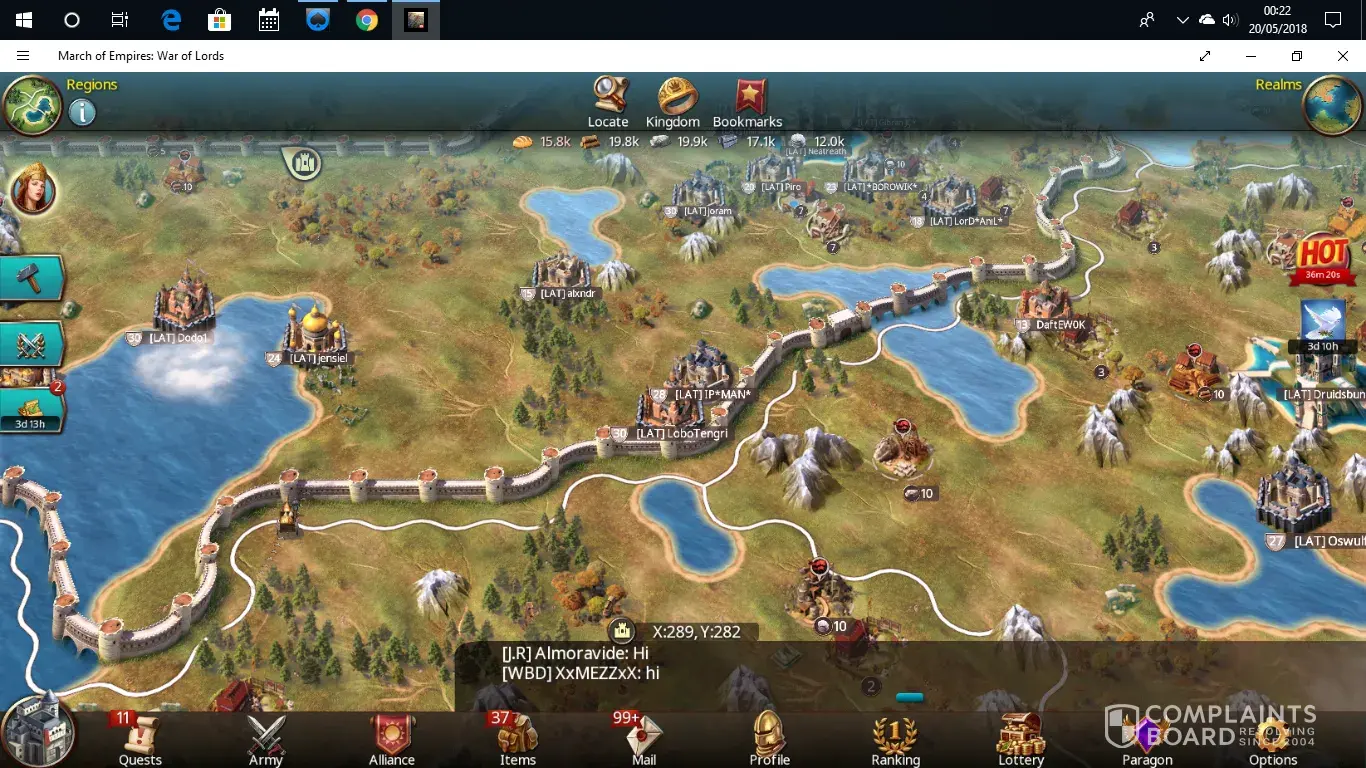
Task: Open the HOT timed offer
Action: click(x=1322, y=258)
